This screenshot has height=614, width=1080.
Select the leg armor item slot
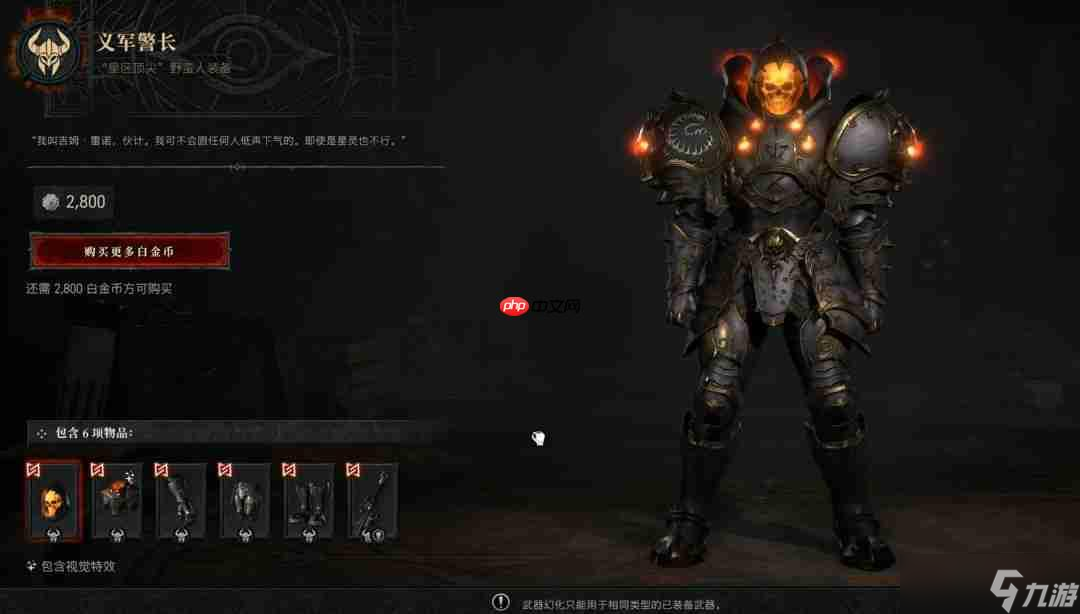point(245,500)
